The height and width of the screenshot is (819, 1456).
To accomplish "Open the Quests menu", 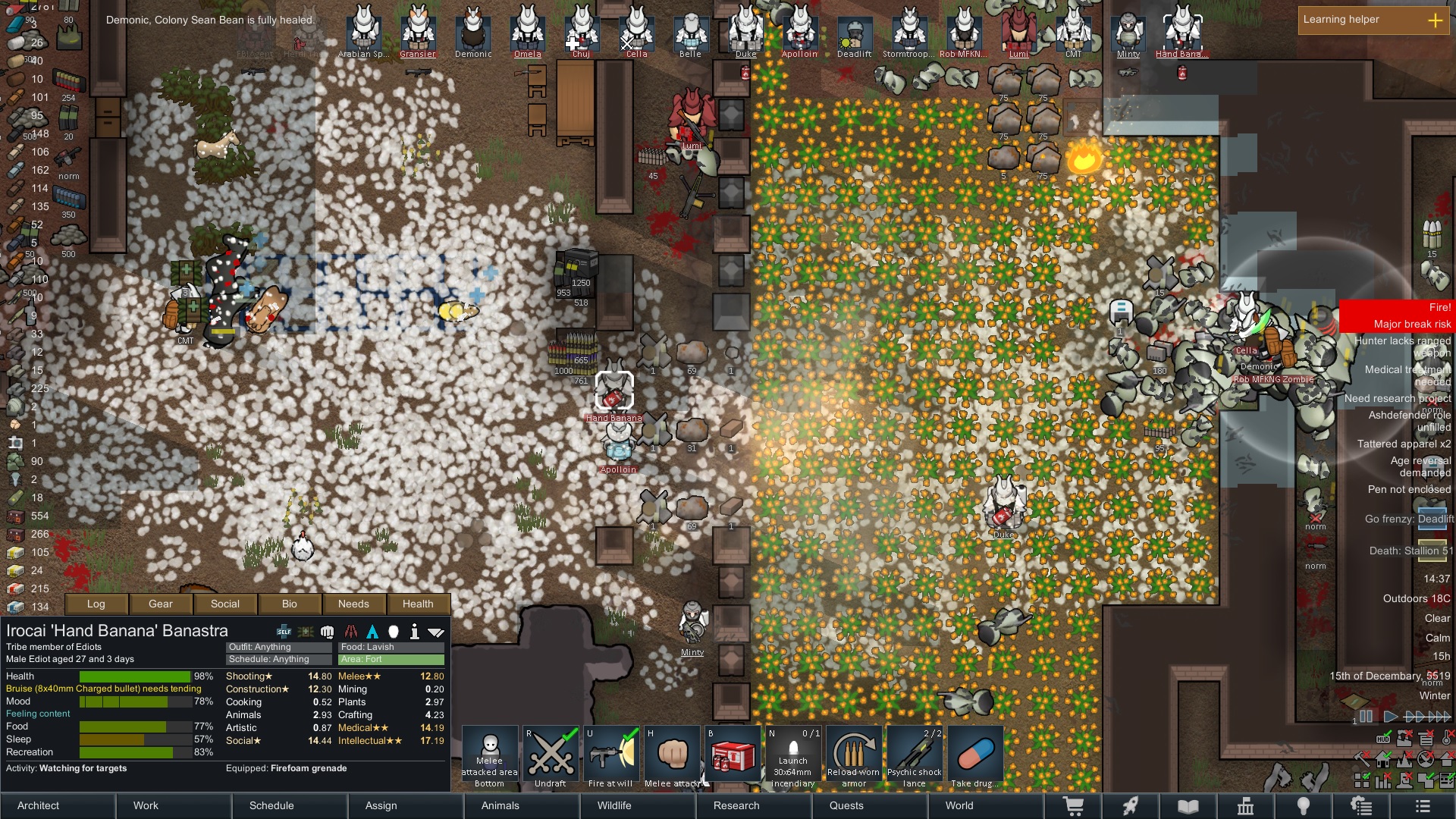I will 846,805.
